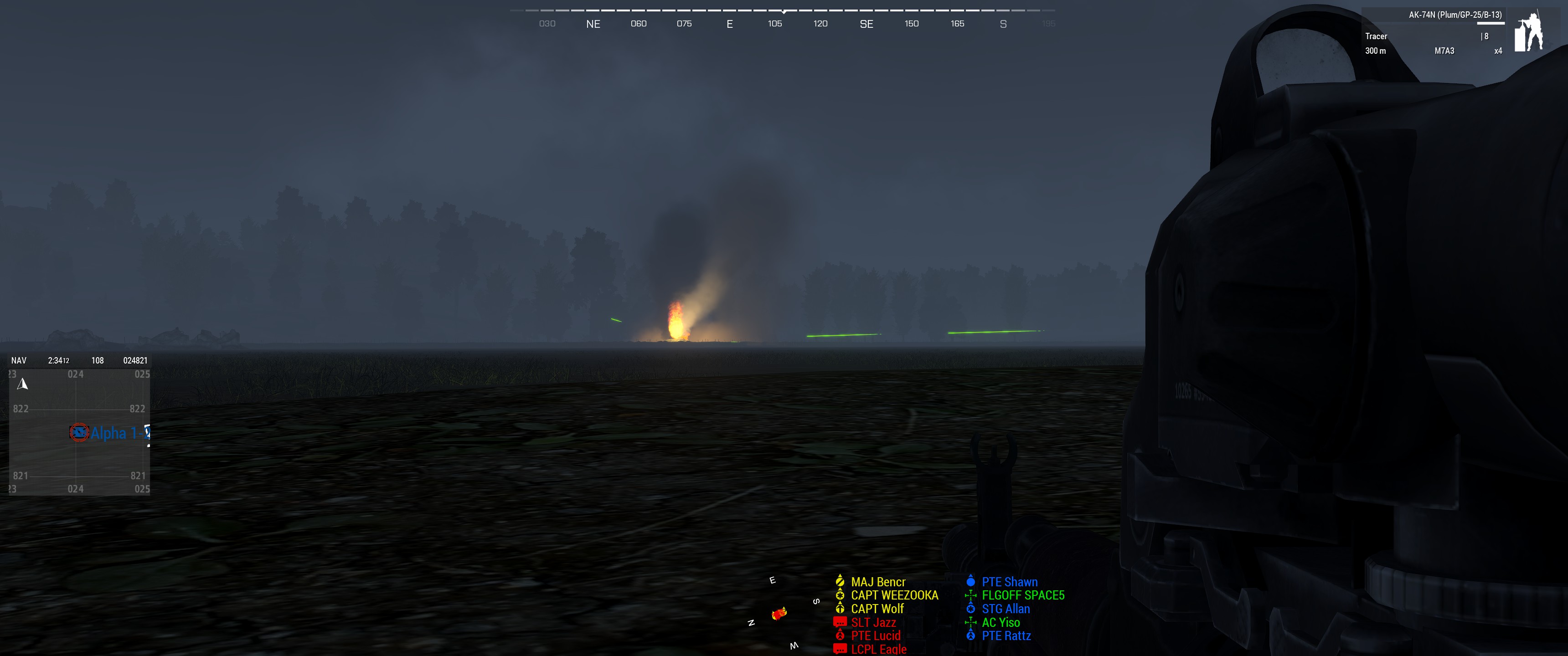This screenshot has width=1568, height=656.
Task: Select FLGOFF SPACE5's green crosshair icon
Action: tap(970, 595)
